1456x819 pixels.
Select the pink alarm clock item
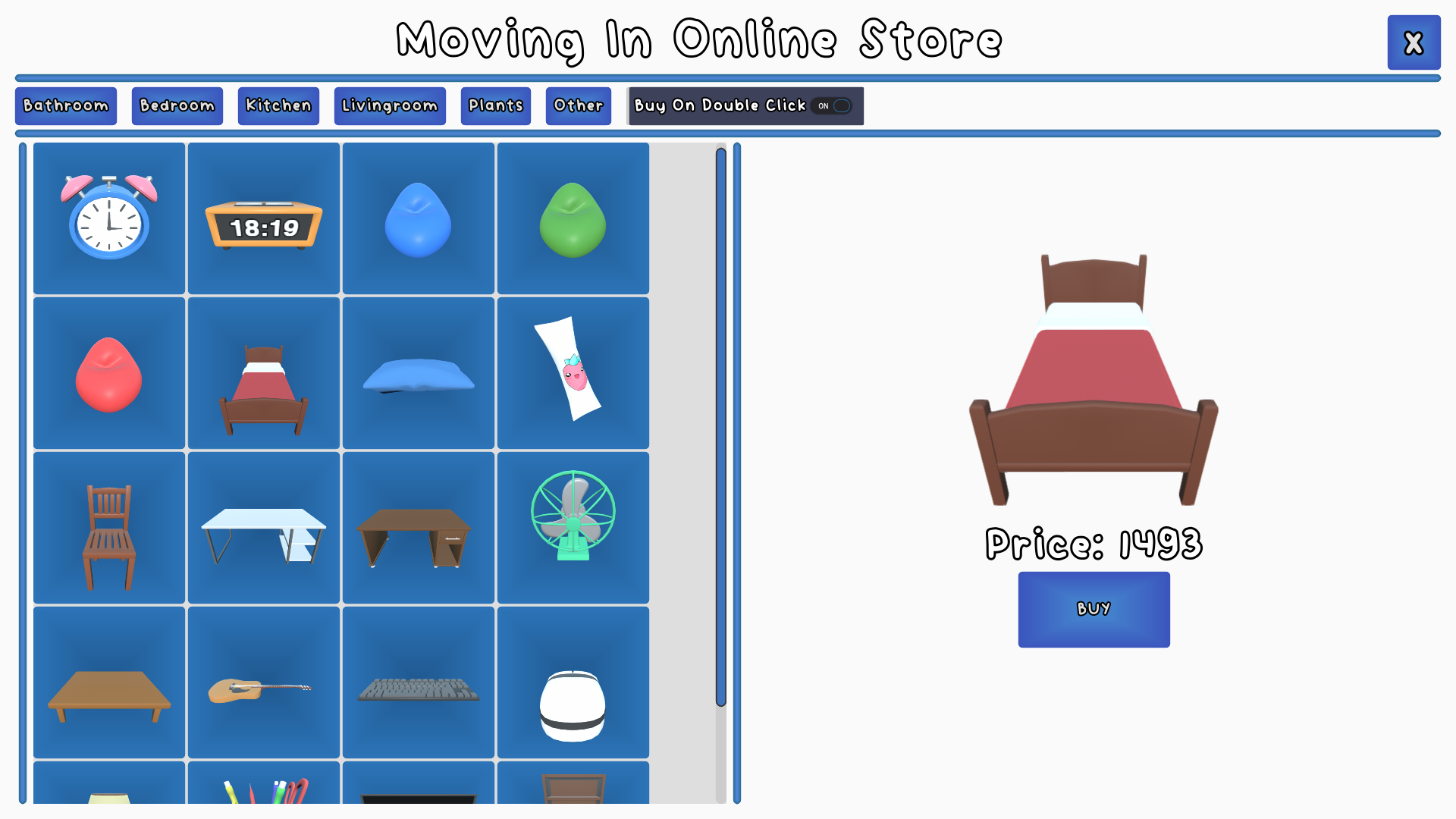tap(108, 218)
